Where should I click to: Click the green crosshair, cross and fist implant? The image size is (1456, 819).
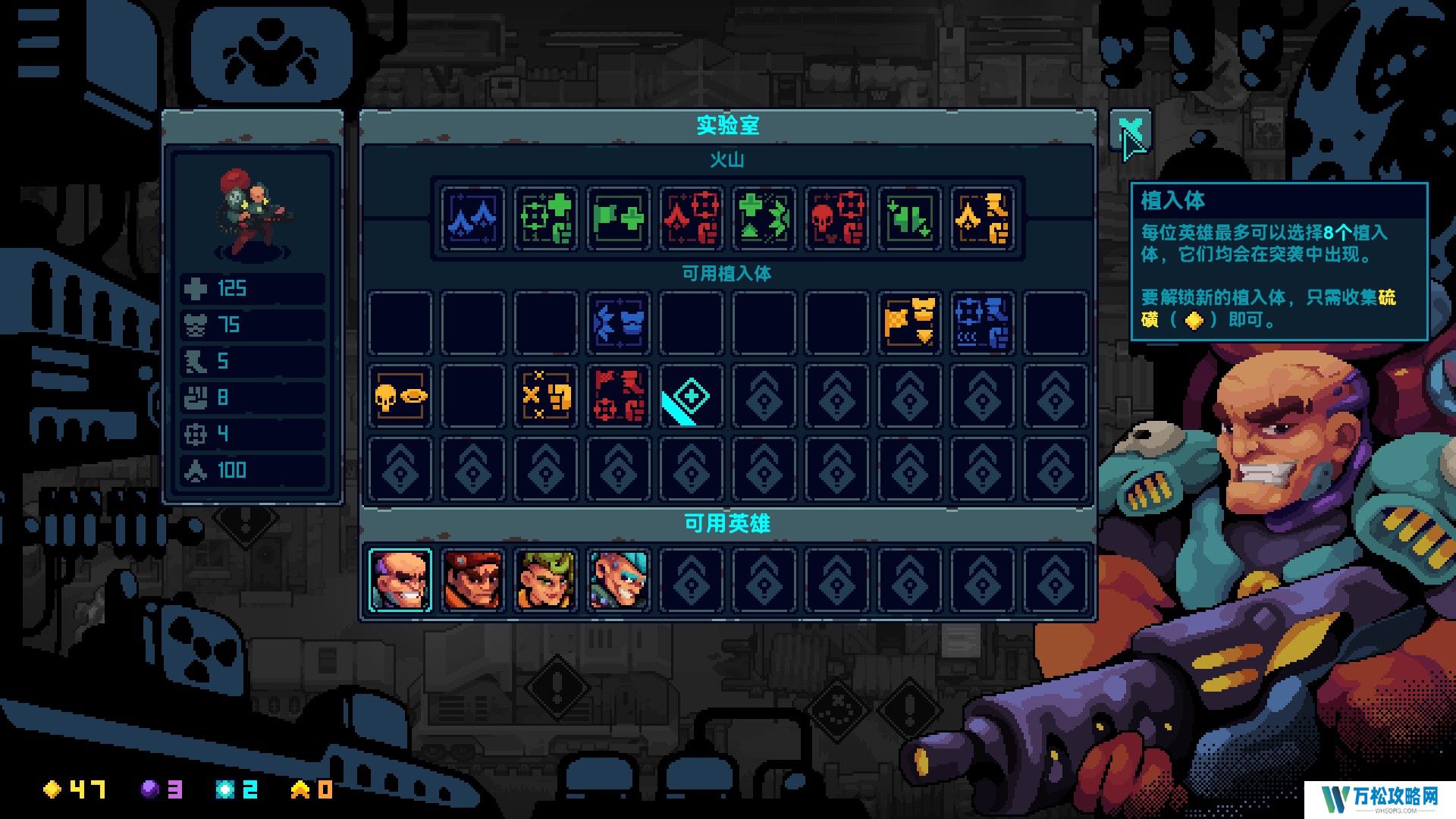click(546, 218)
